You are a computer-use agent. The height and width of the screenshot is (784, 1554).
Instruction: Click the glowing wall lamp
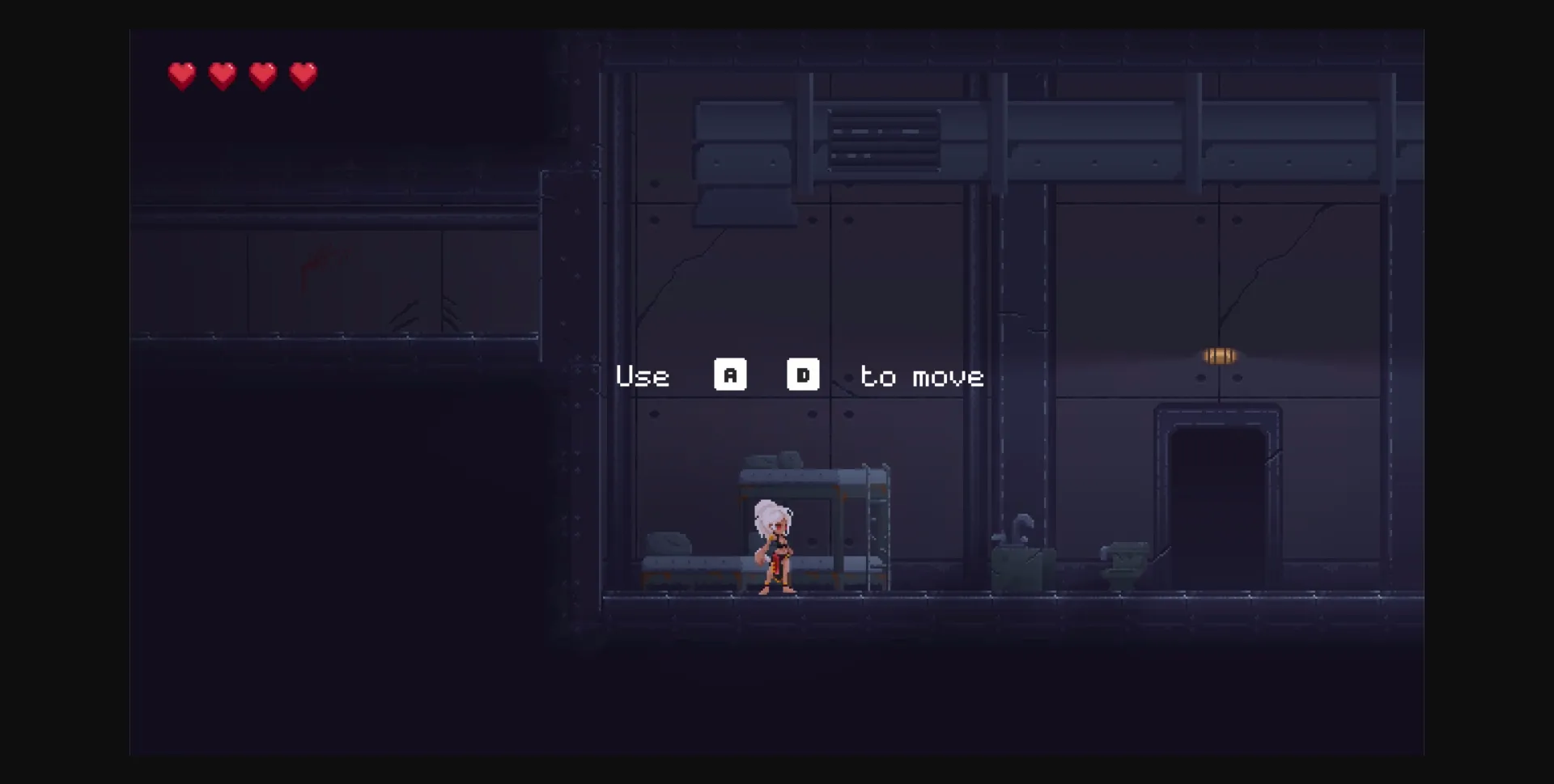pos(1218,356)
